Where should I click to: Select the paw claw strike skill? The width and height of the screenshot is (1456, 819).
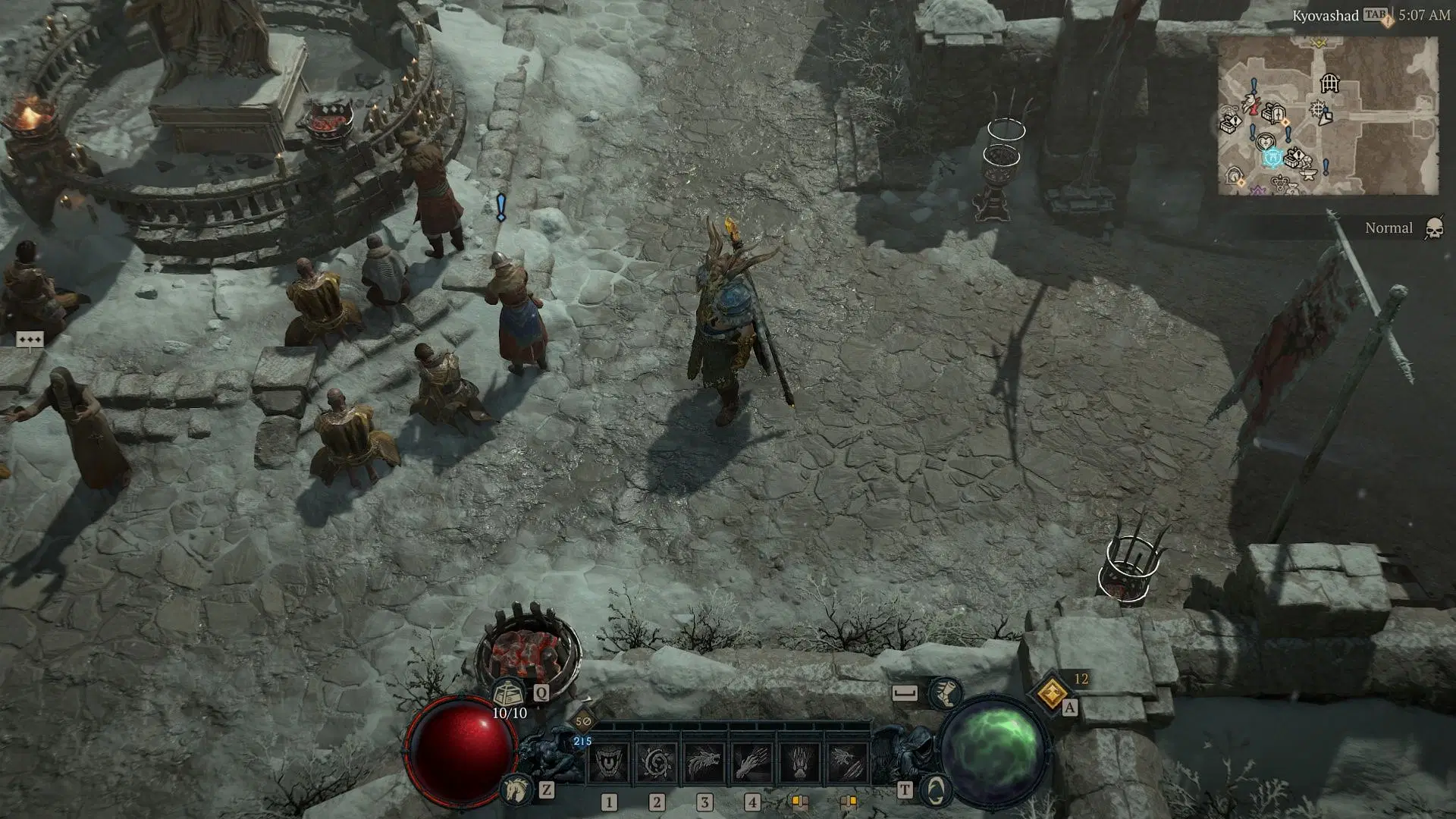pos(799,761)
